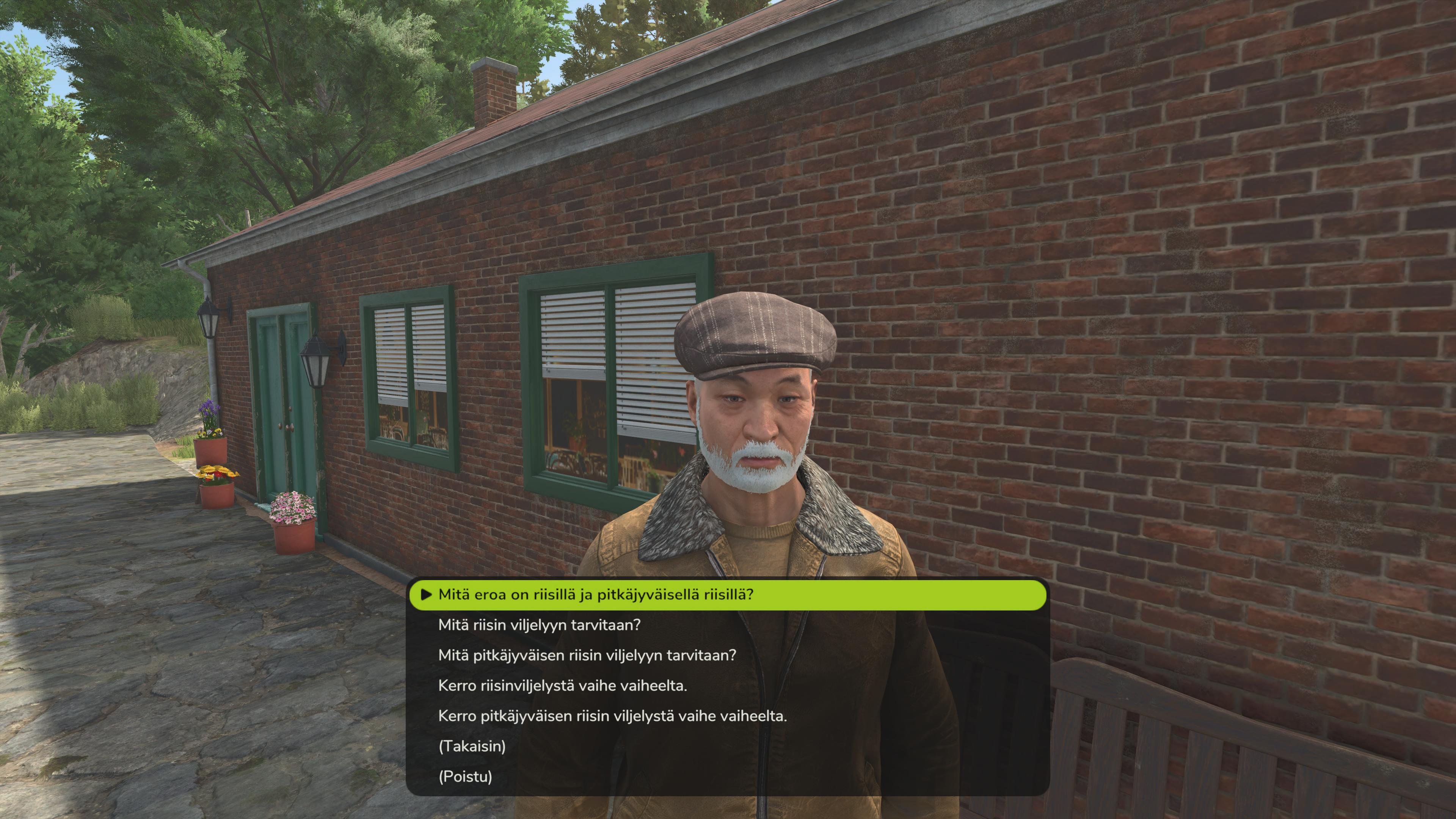1456x819 pixels.
Task: Select "Mitä riisin viljelyyn tarvitaan?" dialogue option
Action: (539, 625)
